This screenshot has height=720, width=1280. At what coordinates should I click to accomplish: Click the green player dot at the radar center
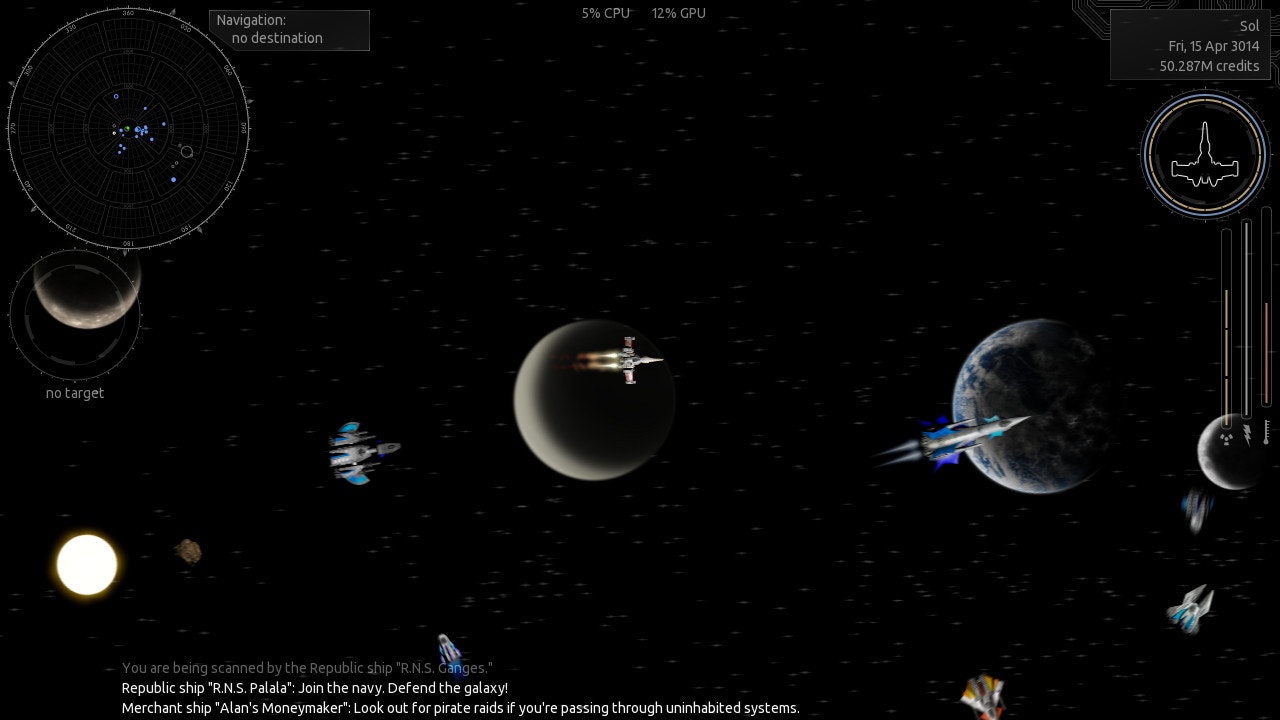pyautogui.click(x=127, y=128)
